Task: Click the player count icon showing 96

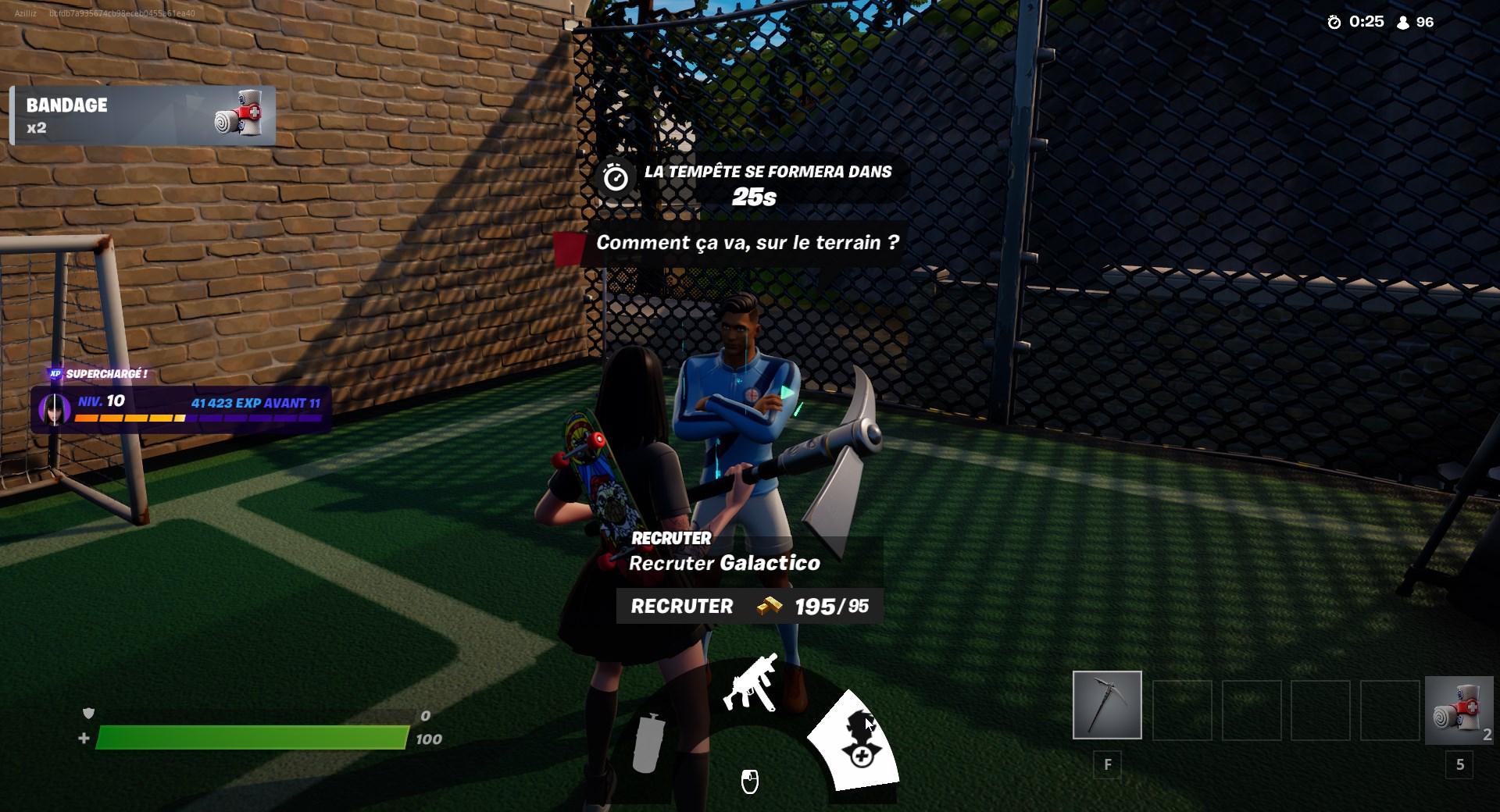Action: (x=1401, y=22)
